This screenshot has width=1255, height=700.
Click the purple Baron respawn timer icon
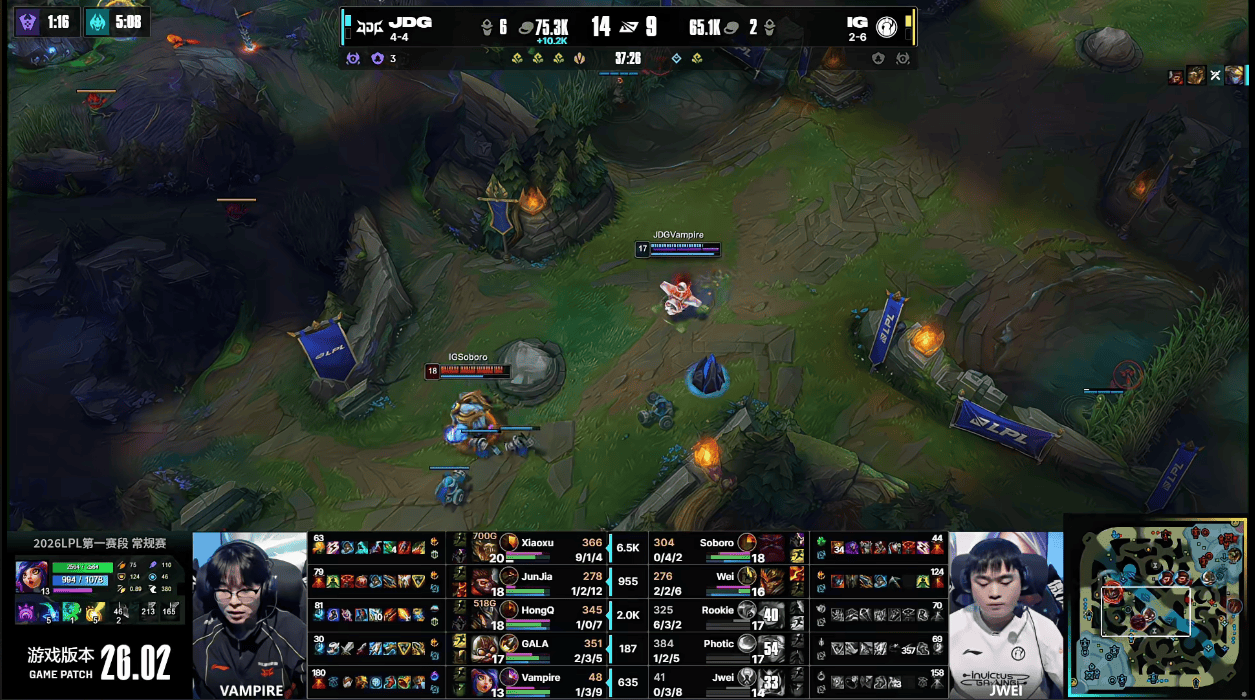28,21
